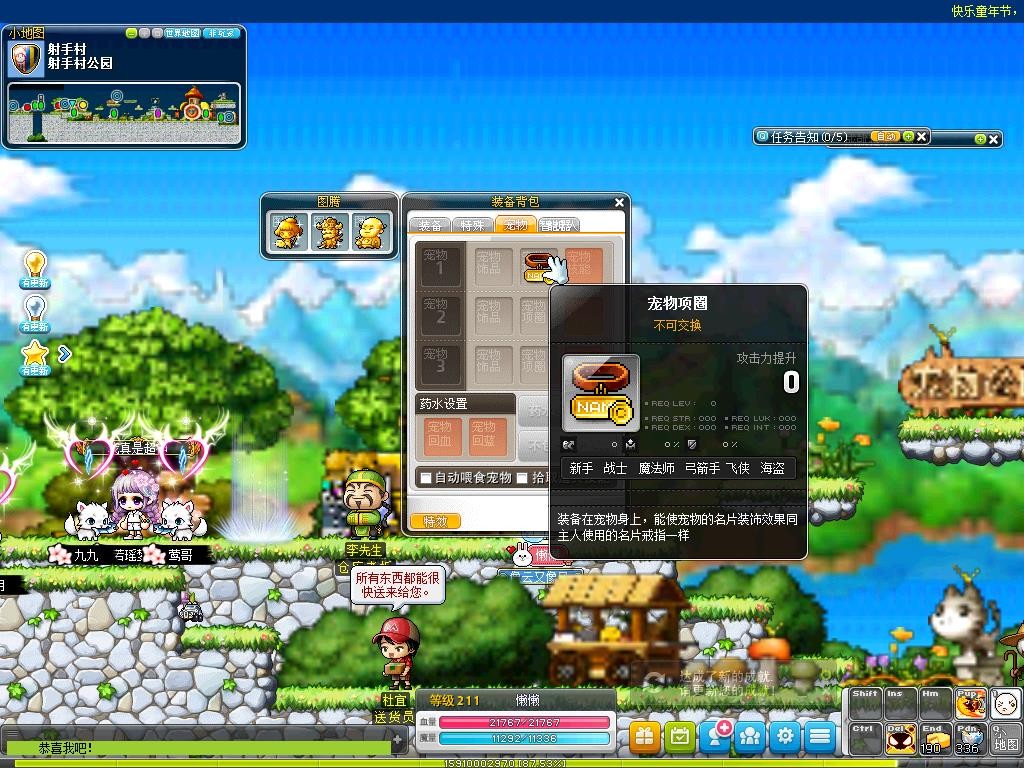Click the 非玩家 button on the minimap
This screenshot has height=768, width=1024.
coord(221,33)
